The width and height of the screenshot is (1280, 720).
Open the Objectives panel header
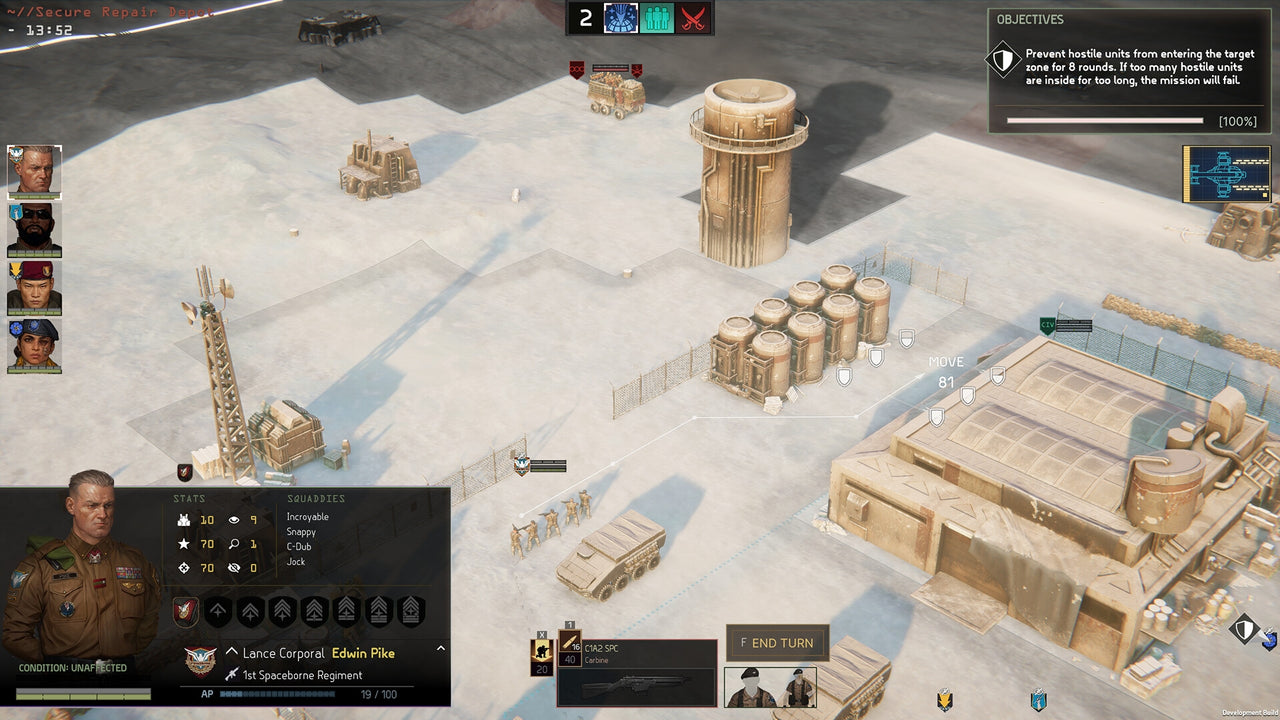1029,19
